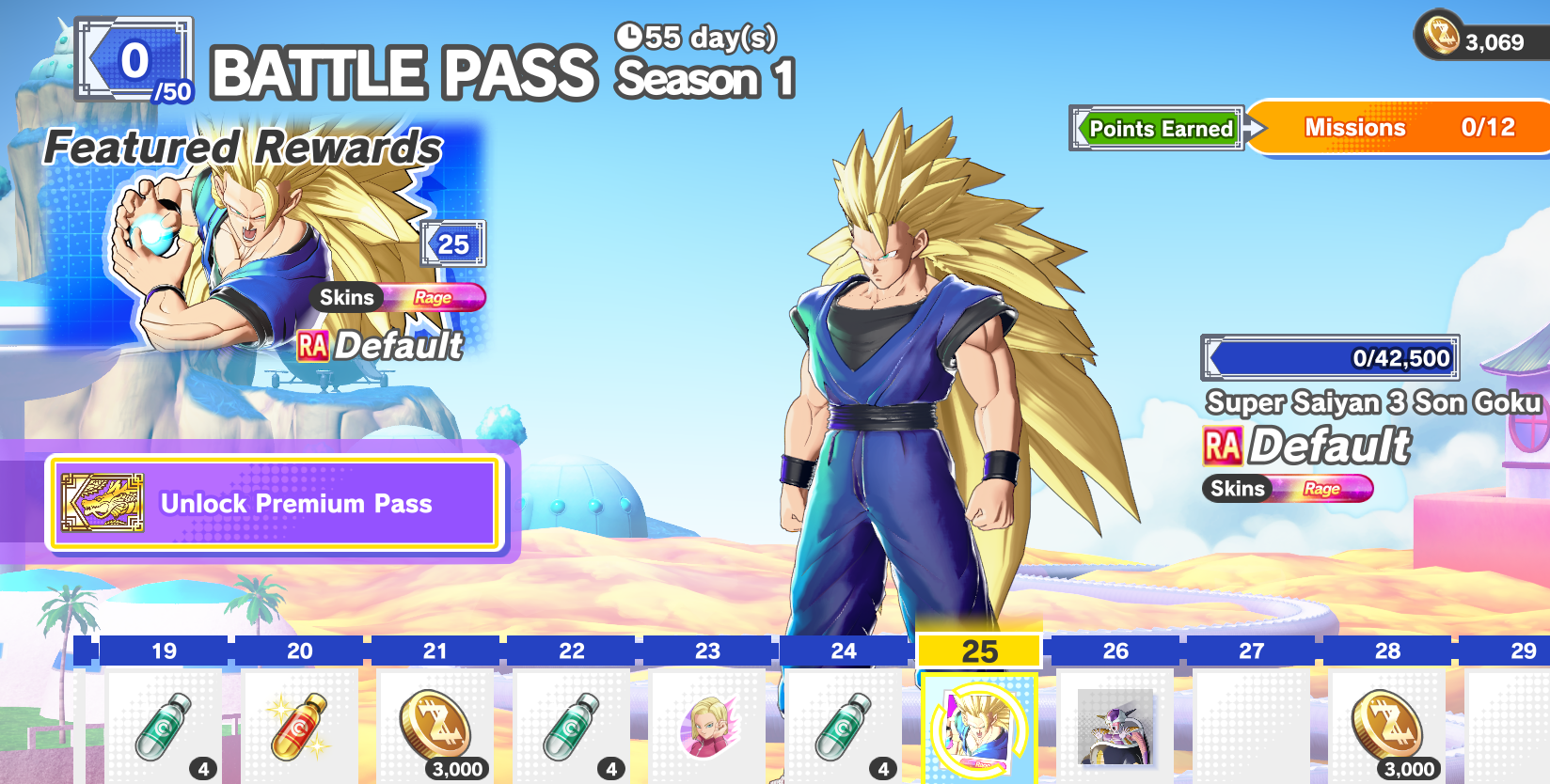This screenshot has width=1550, height=784.
Task: Select the tier 21 Zeni coin reward
Action: pyautogui.click(x=435, y=726)
